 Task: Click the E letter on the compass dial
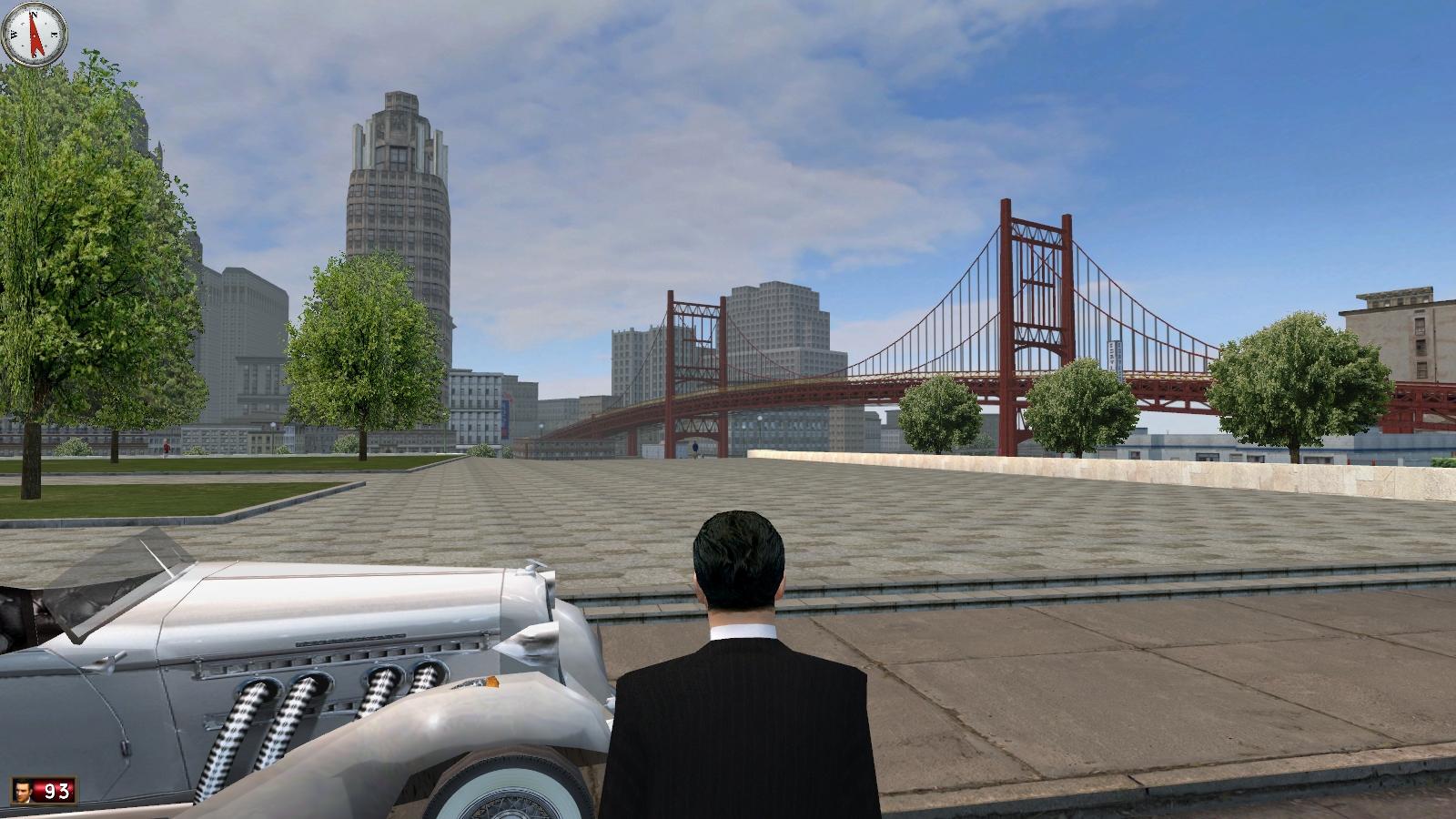(54, 35)
